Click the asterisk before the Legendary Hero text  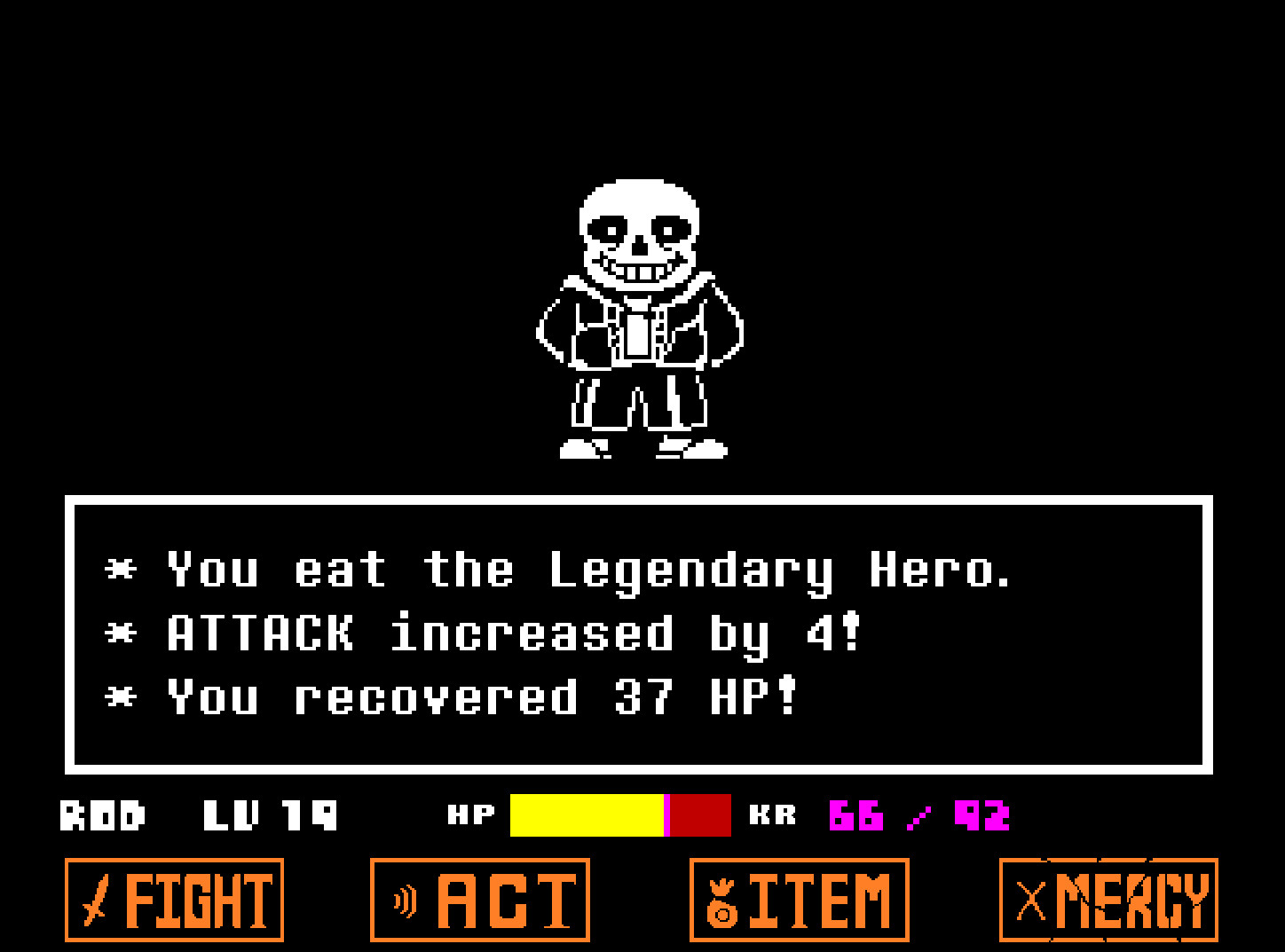point(121,568)
